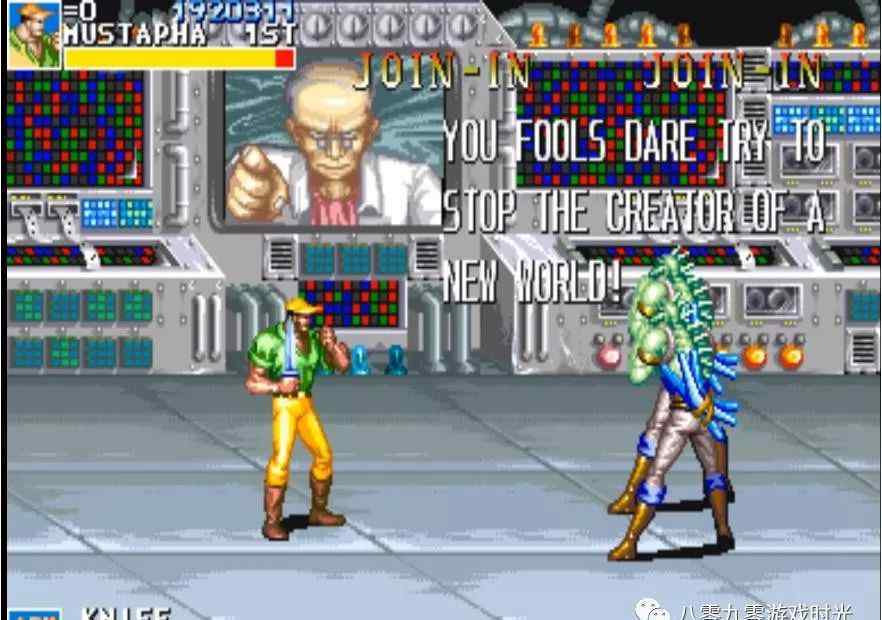882x620 pixels.
Task: Click Mustapha's player portrait
Action: tap(34, 33)
